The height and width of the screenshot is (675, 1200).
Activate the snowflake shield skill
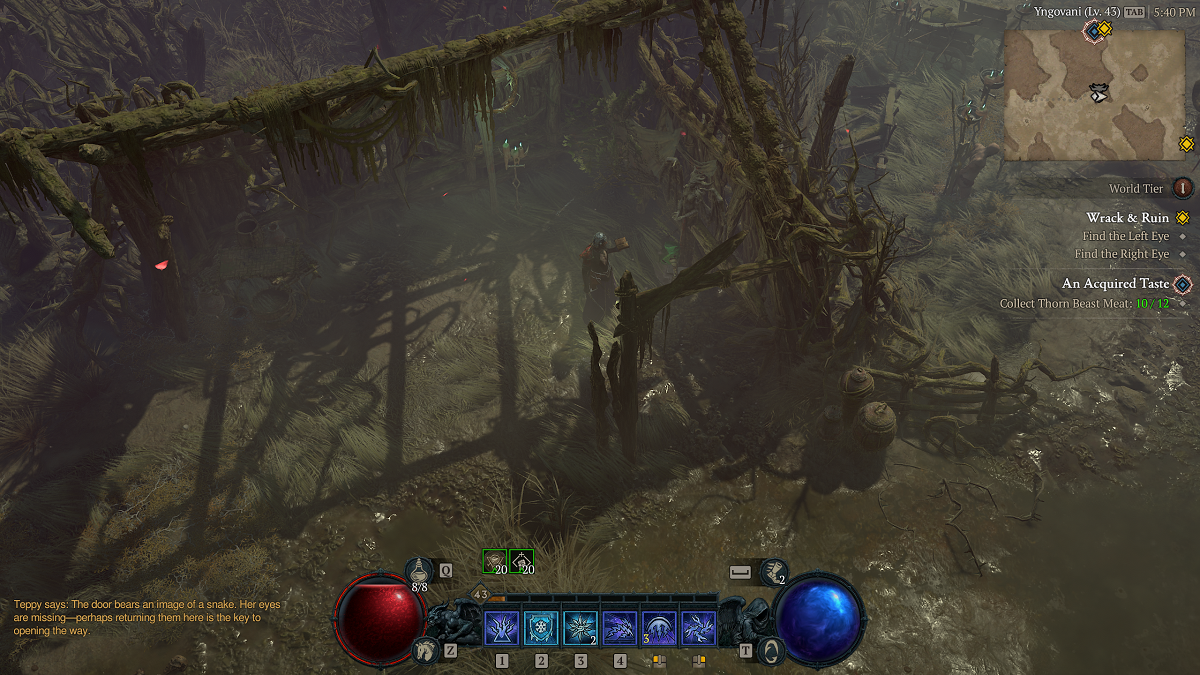(541, 629)
